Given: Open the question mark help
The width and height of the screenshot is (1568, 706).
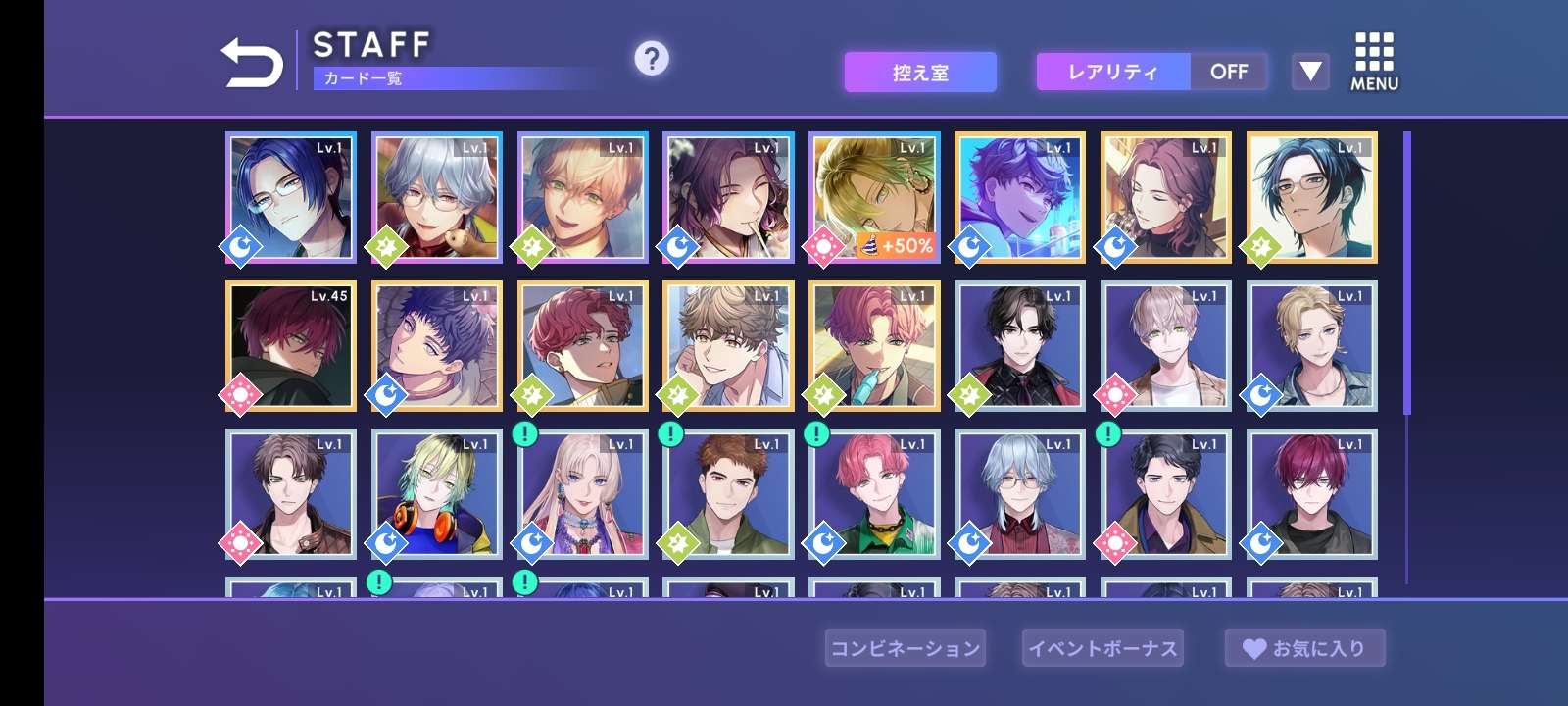Looking at the screenshot, I should click(652, 59).
